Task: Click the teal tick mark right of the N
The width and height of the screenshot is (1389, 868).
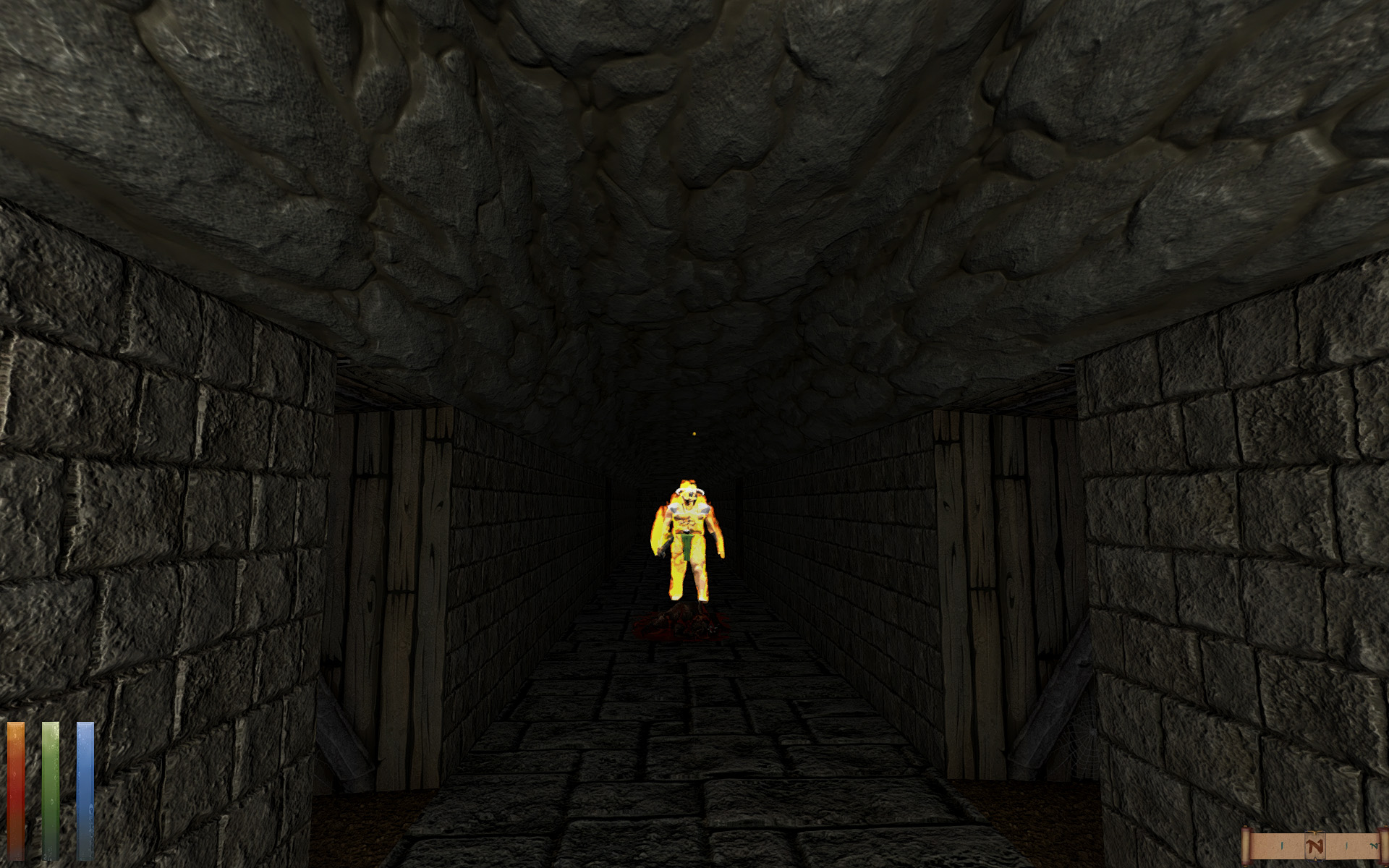Action: tap(1346, 845)
